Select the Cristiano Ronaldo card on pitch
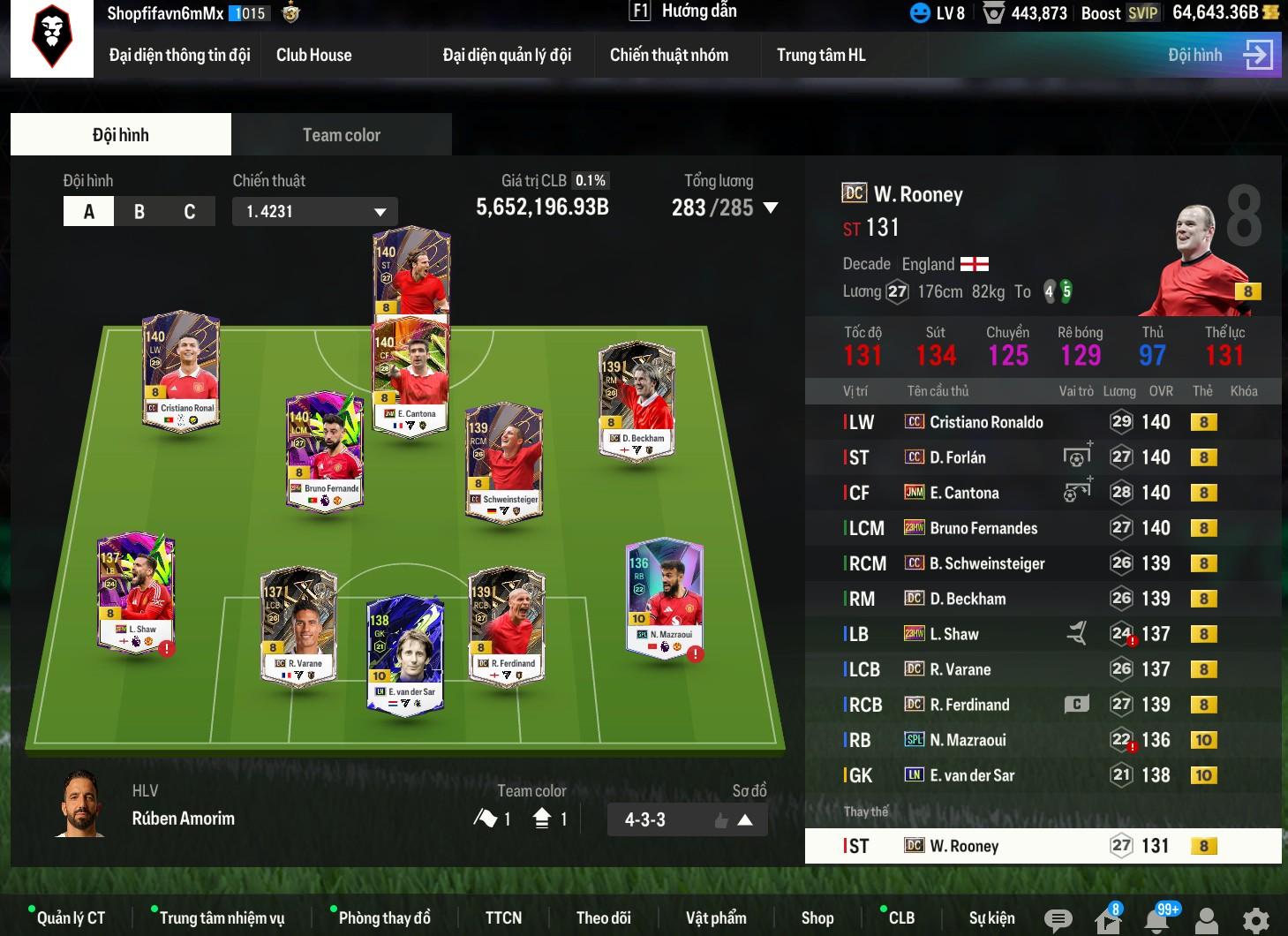This screenshot has width=1288, height=936. 182,371
